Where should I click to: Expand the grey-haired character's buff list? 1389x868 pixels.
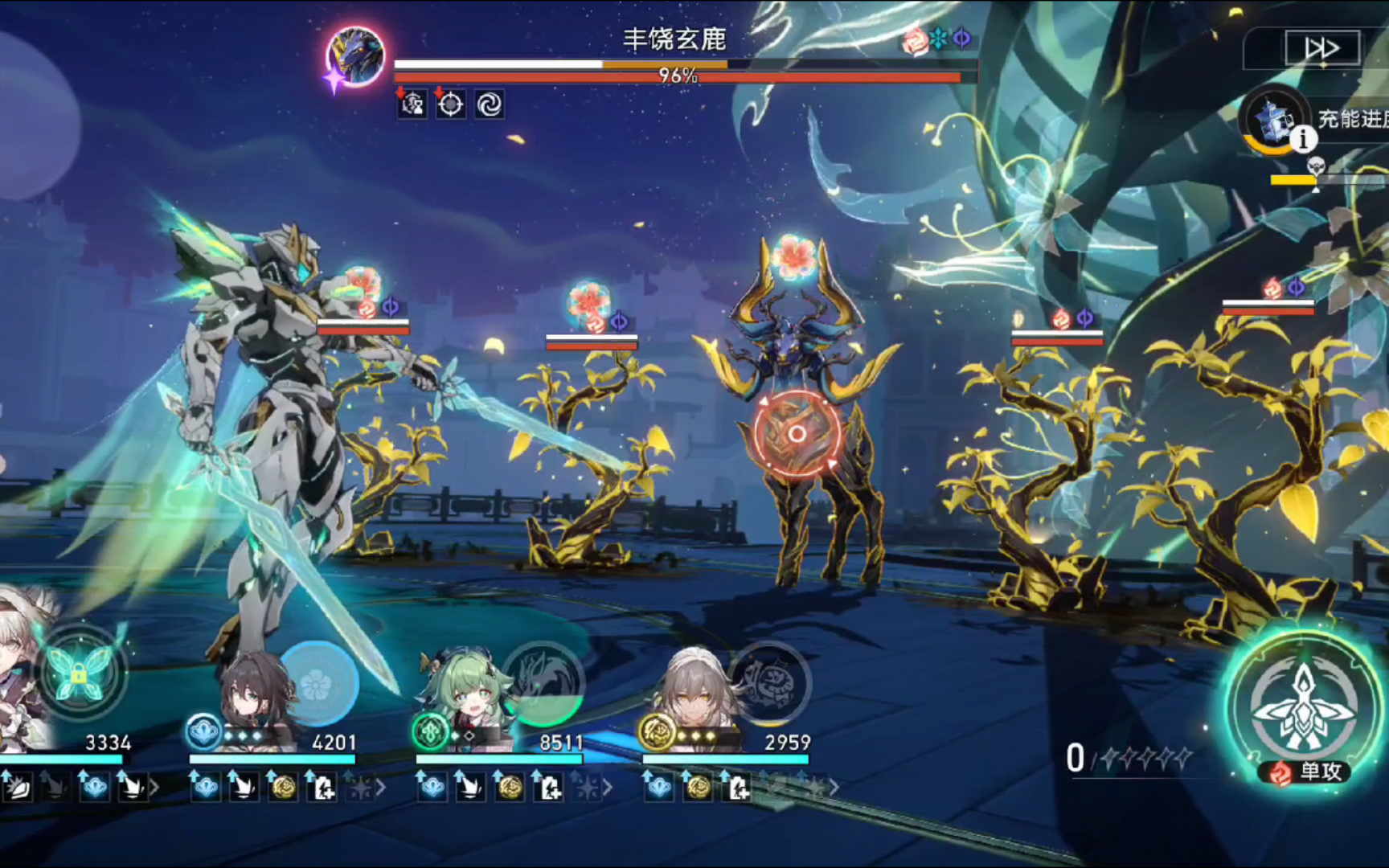point(834,788)
